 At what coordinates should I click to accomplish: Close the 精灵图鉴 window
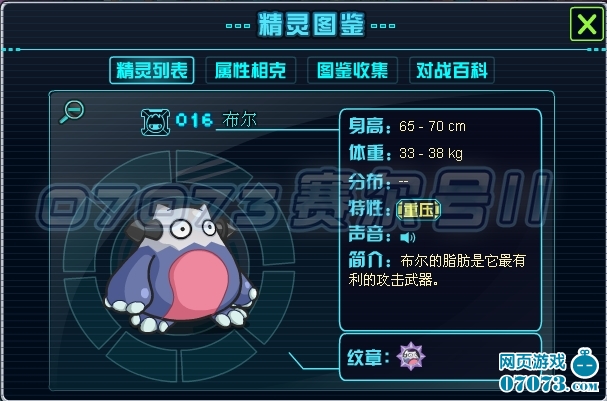[584, 23]
